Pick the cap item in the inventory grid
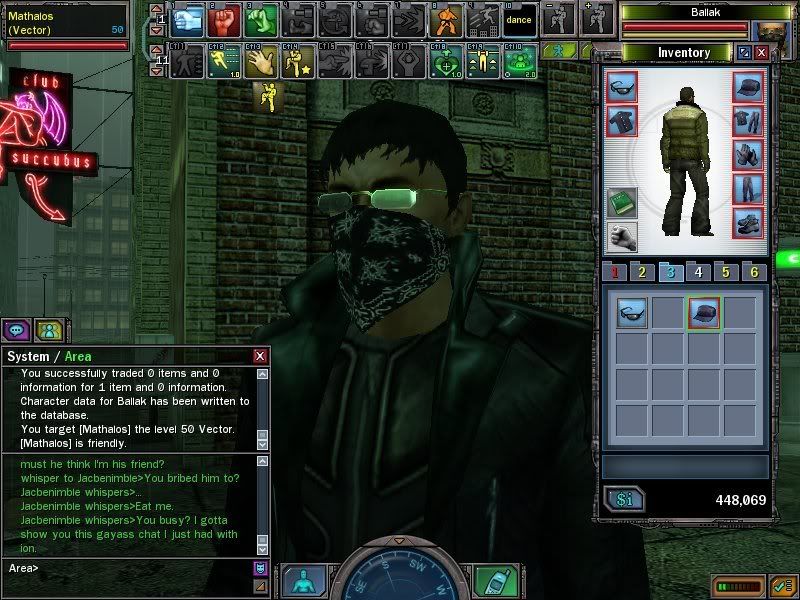 pyautogui.click(x=704, y=312)
